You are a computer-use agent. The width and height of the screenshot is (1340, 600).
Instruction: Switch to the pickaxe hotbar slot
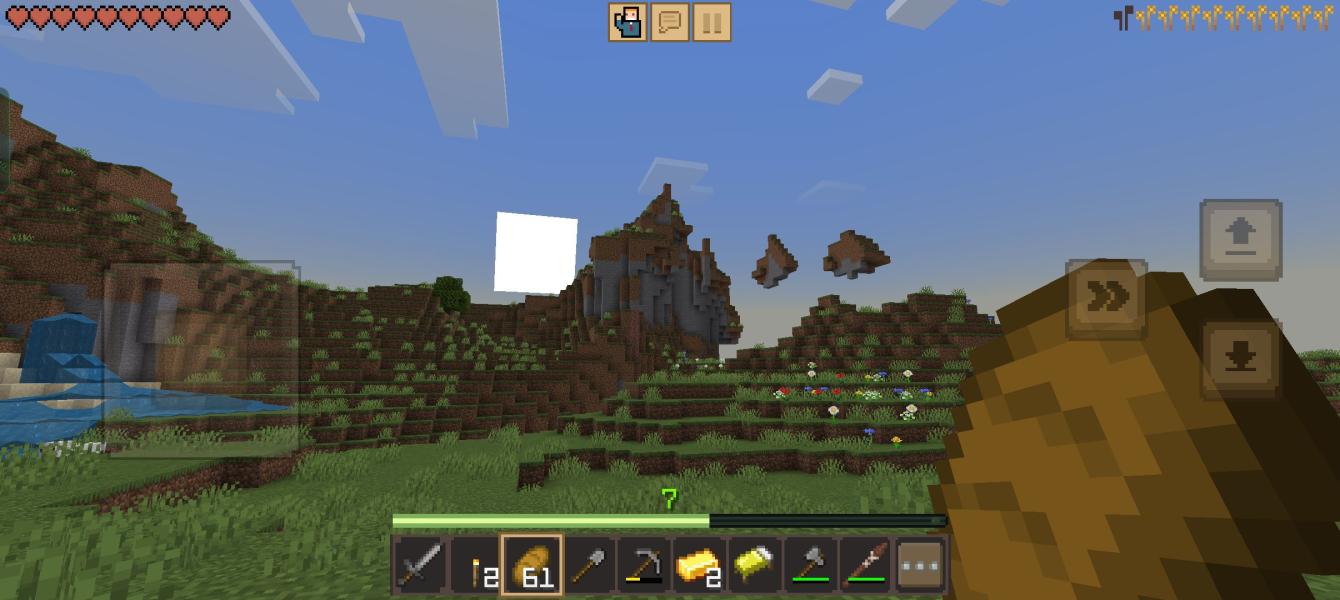tap(644, 565)
